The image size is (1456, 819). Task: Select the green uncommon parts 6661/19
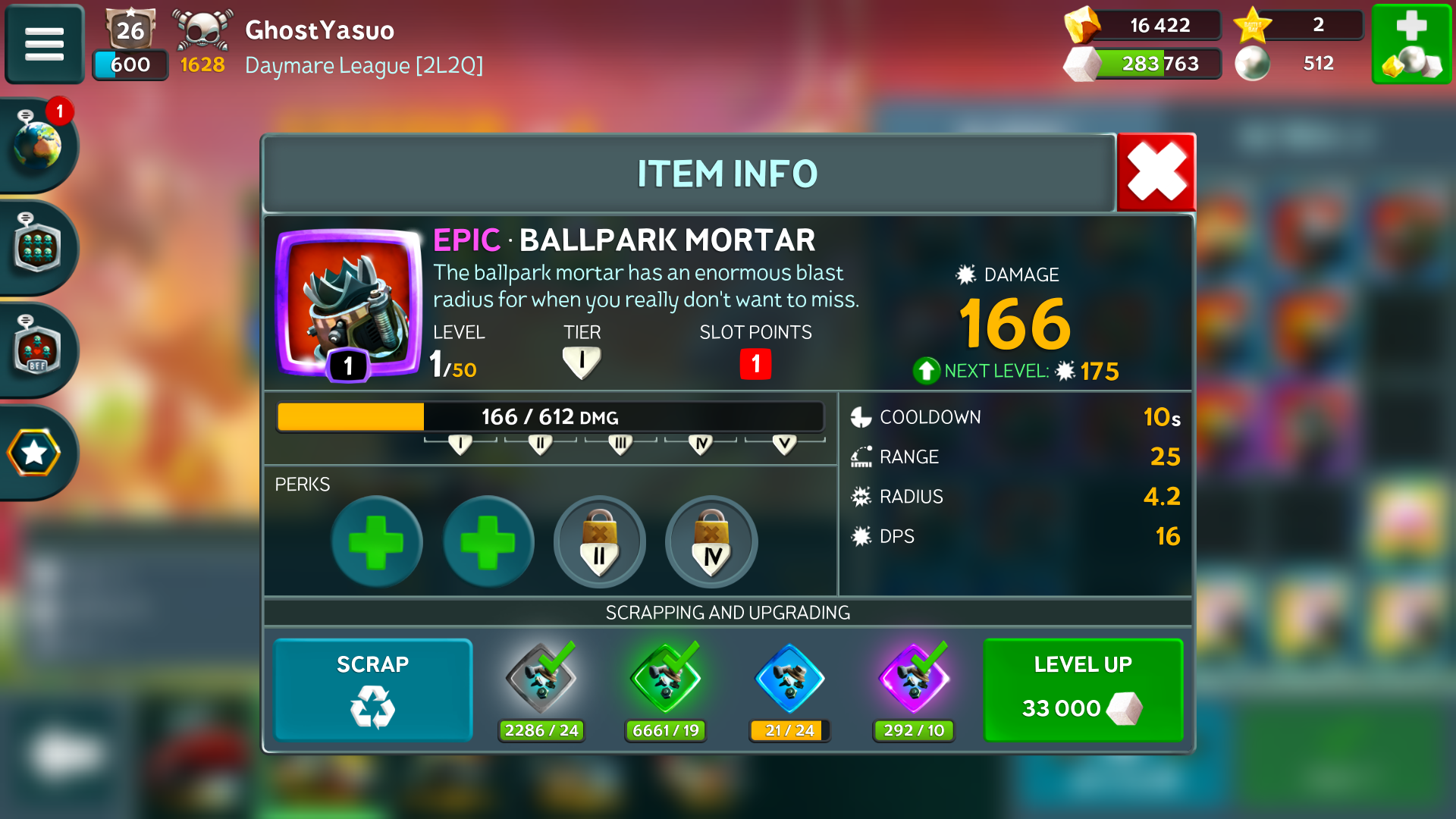tap(666, 679)
